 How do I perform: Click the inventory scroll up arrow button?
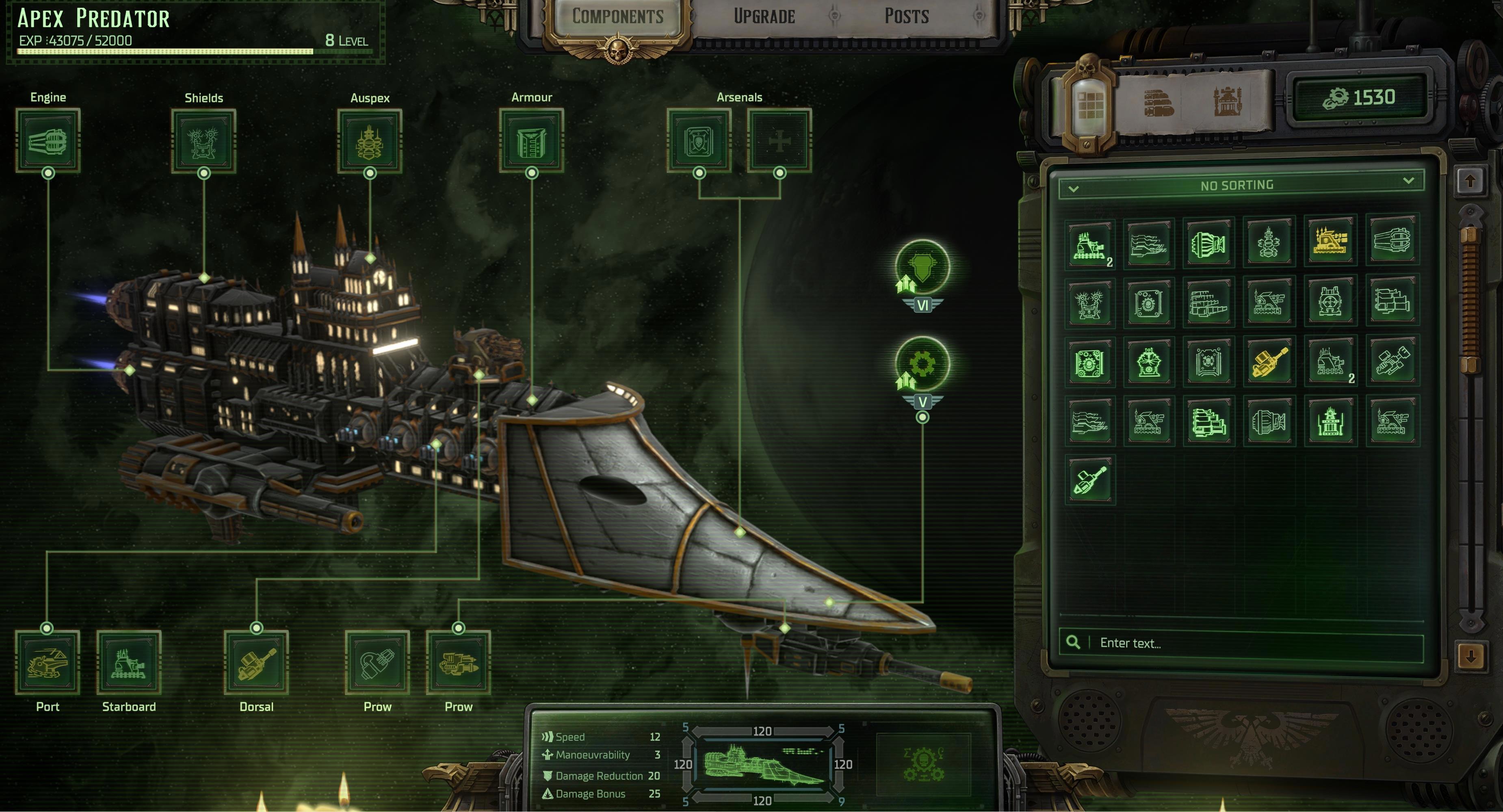click(1470, 181)
